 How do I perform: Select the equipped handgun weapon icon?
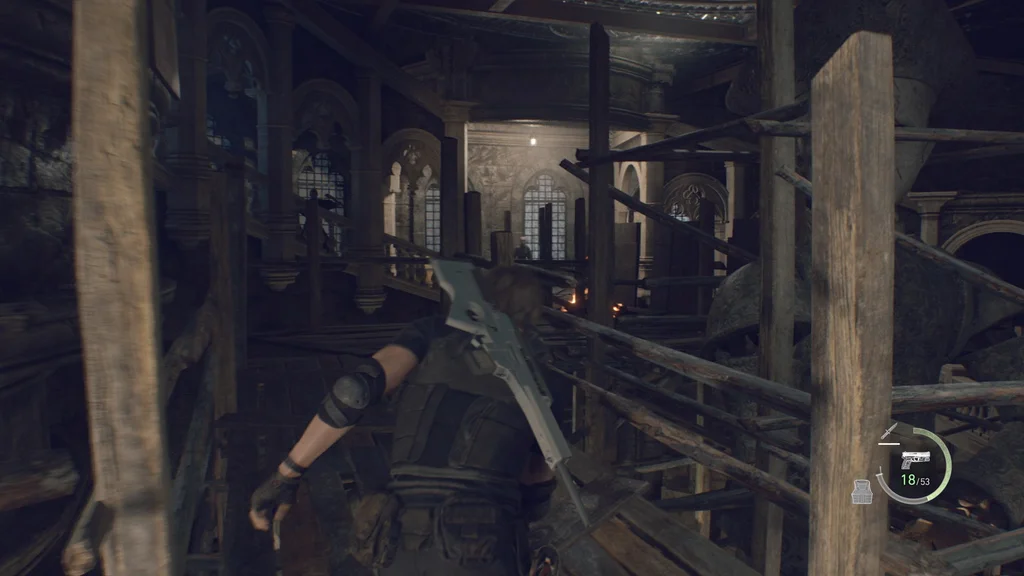click(914, 462)
